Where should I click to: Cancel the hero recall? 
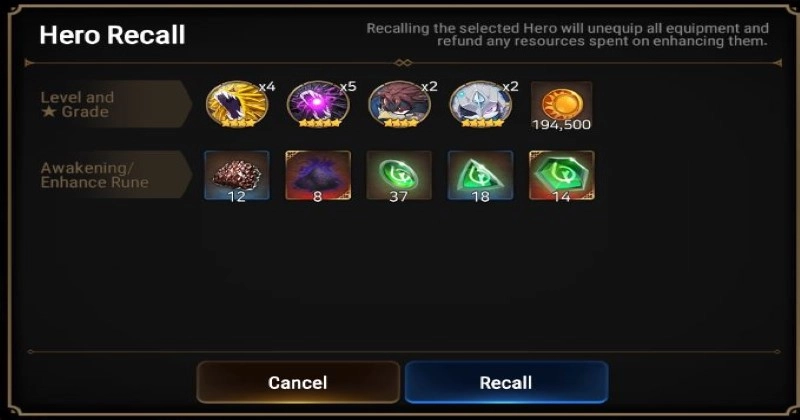(x=298, y=382)
